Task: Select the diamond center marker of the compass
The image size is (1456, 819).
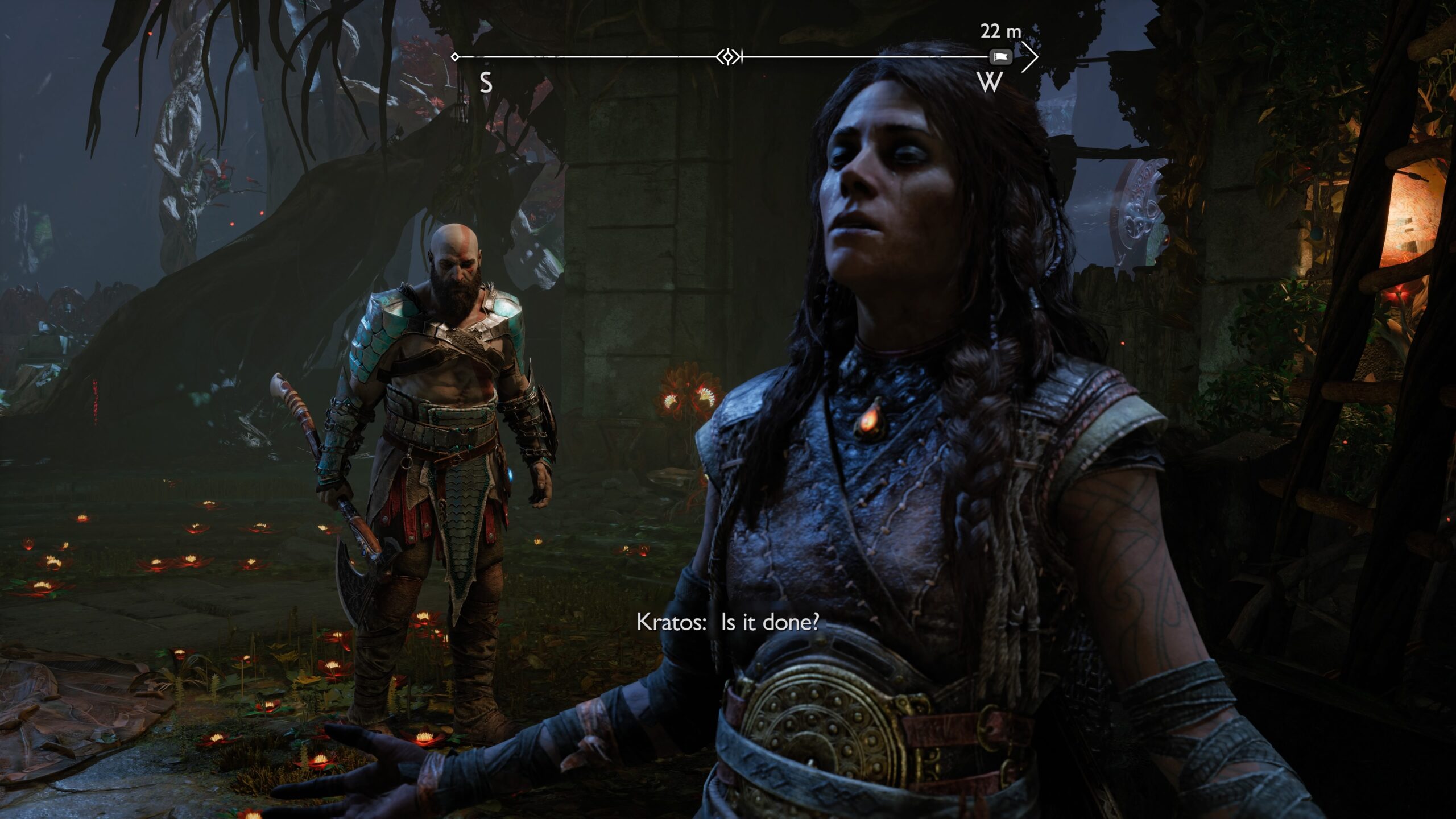Action: (x=729, y=57)
